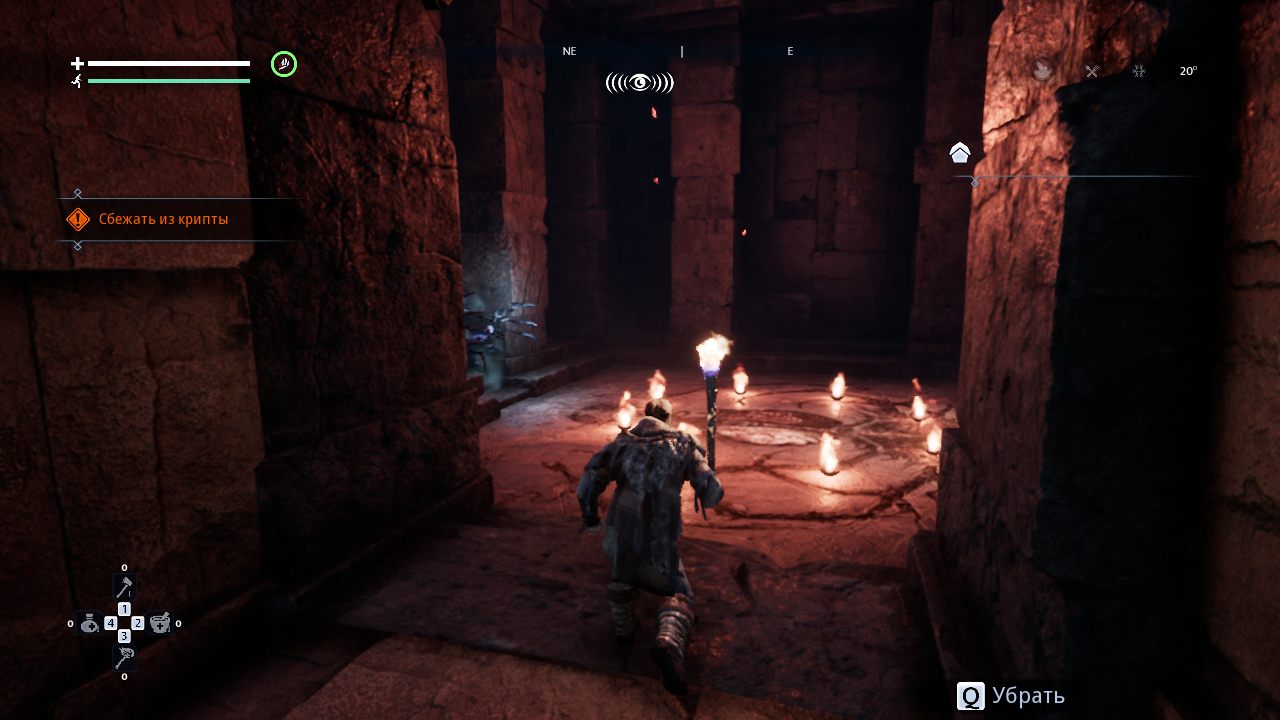Select the healing potion pouch slot
The width and height of the screenshot is (1280, 720).
89,623
